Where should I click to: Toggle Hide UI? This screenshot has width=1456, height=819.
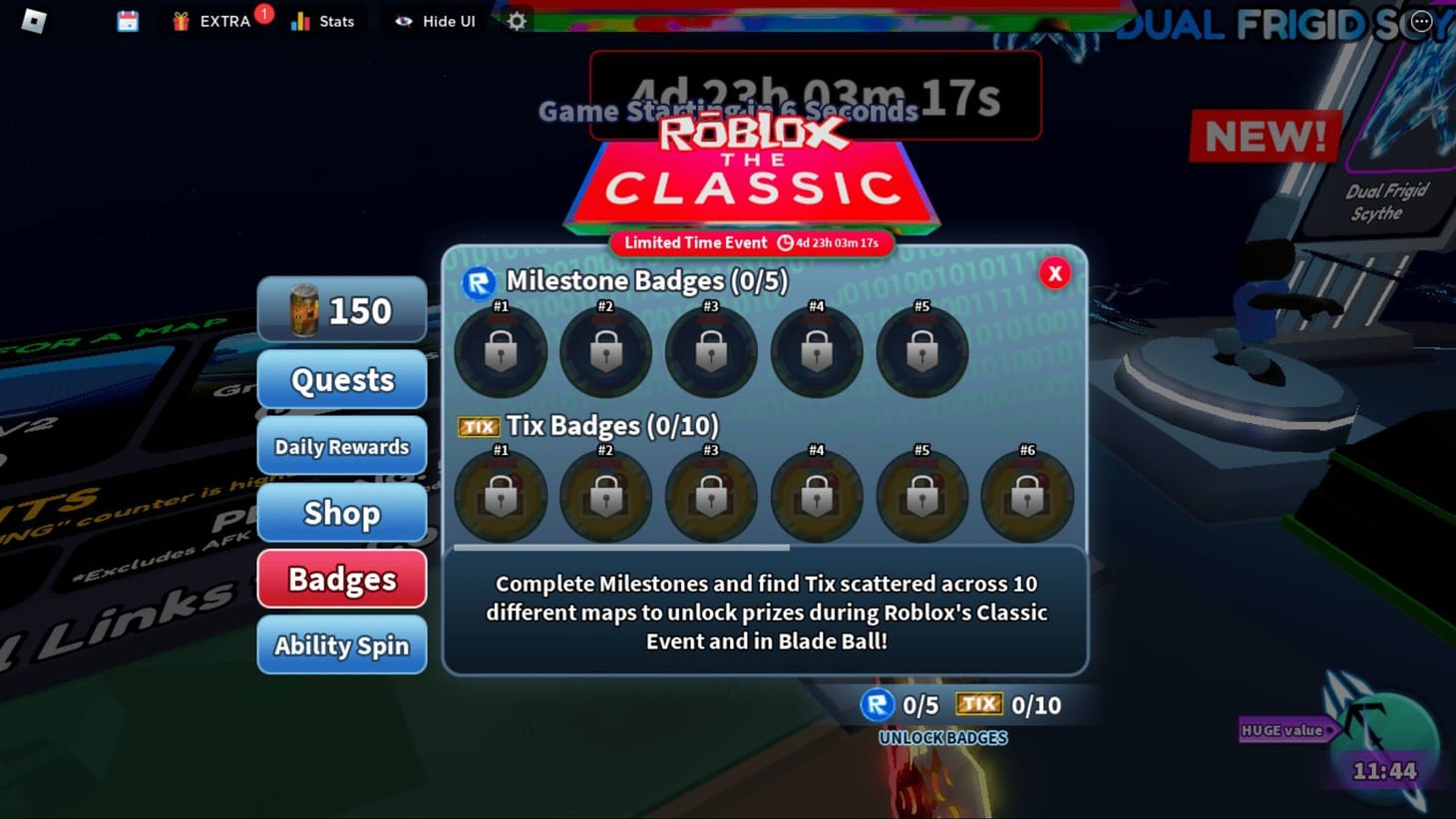(x=433, y=20)
